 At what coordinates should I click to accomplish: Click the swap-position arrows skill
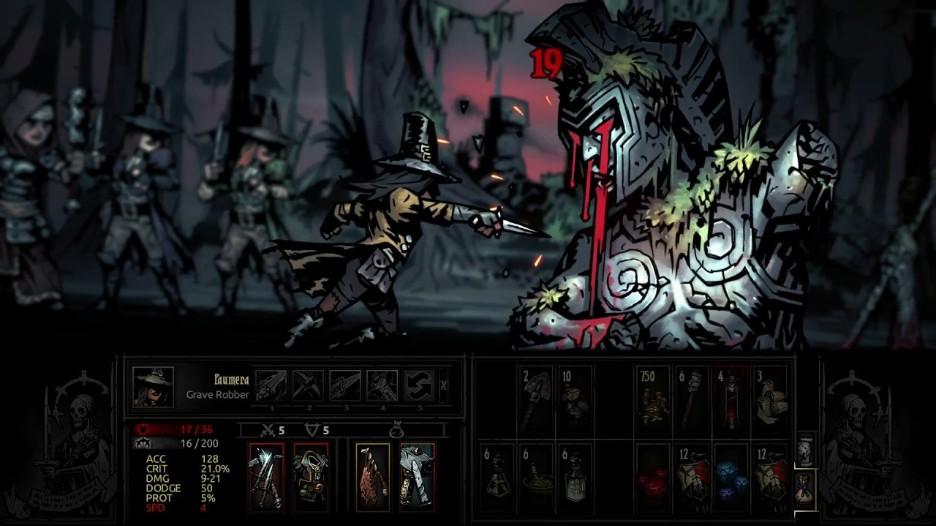418,385
